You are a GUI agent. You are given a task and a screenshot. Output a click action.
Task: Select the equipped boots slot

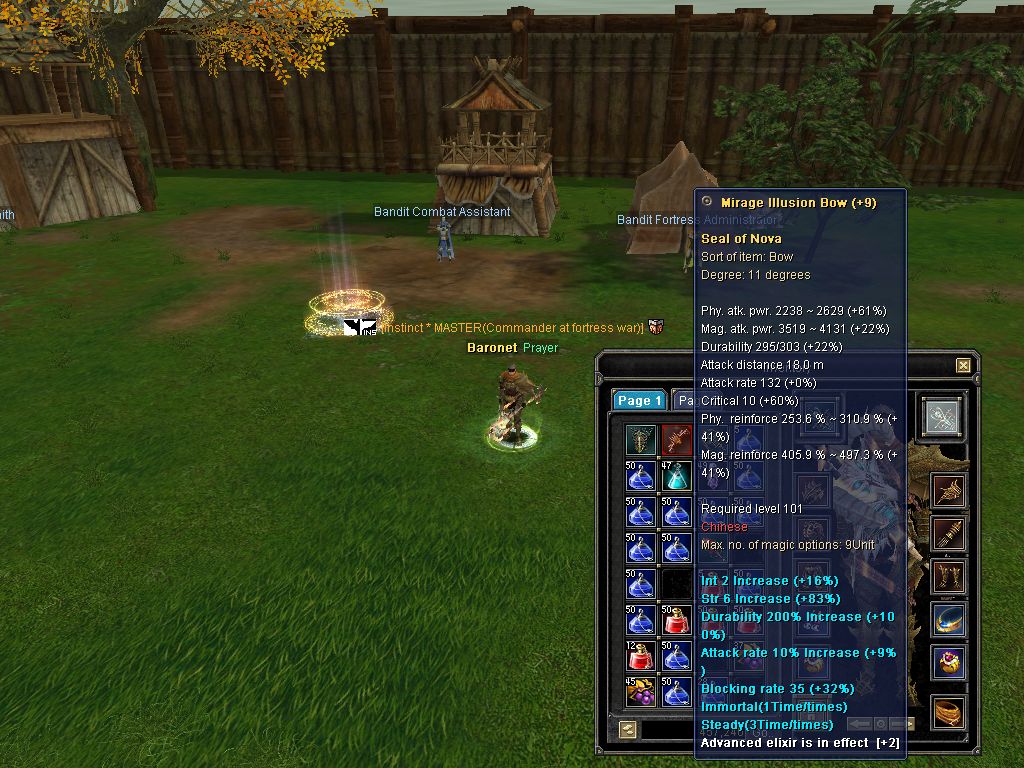coord(949,577)
